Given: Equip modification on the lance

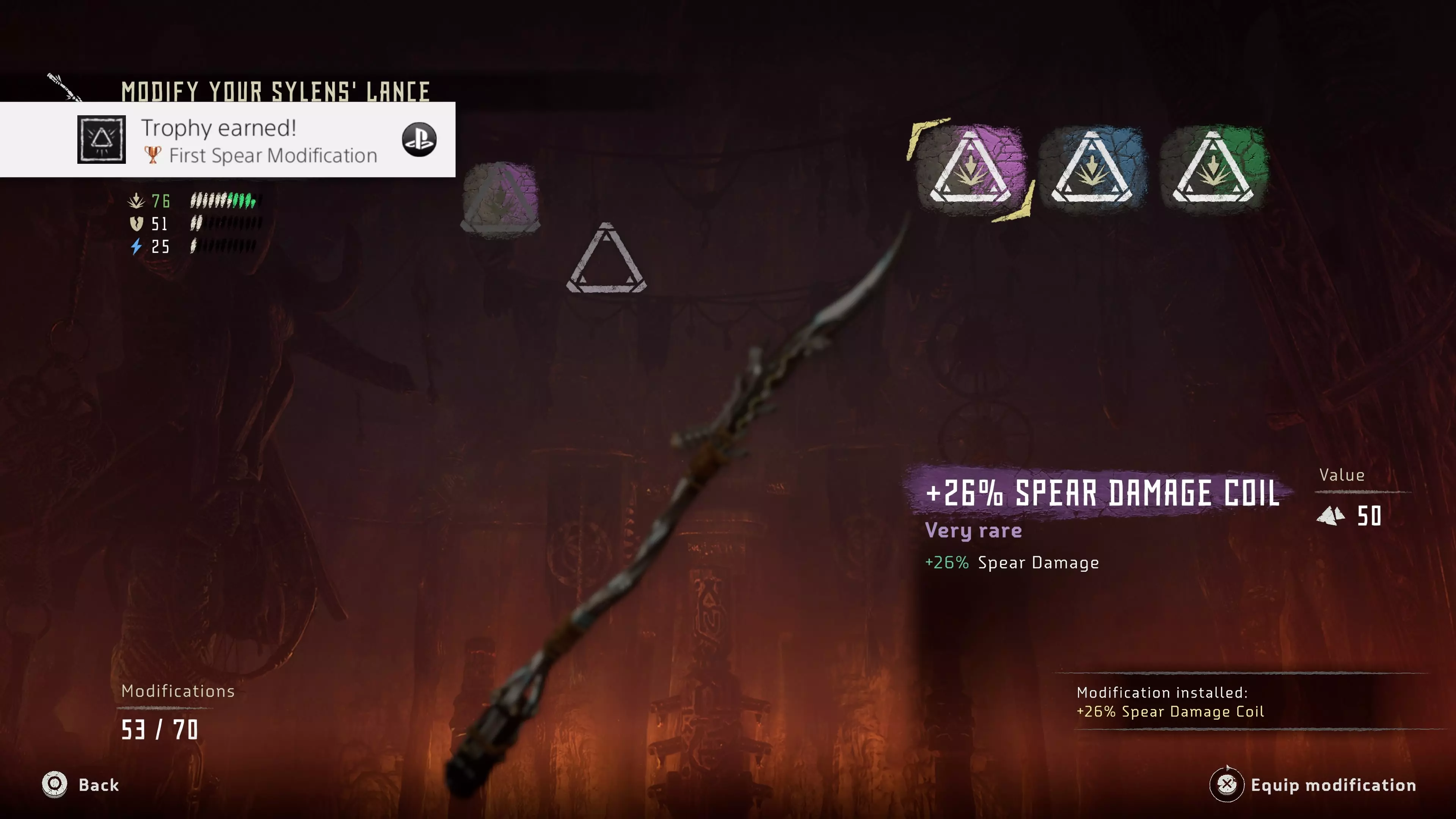Looking at the screenshot, I should click(x=1313, y=784).
